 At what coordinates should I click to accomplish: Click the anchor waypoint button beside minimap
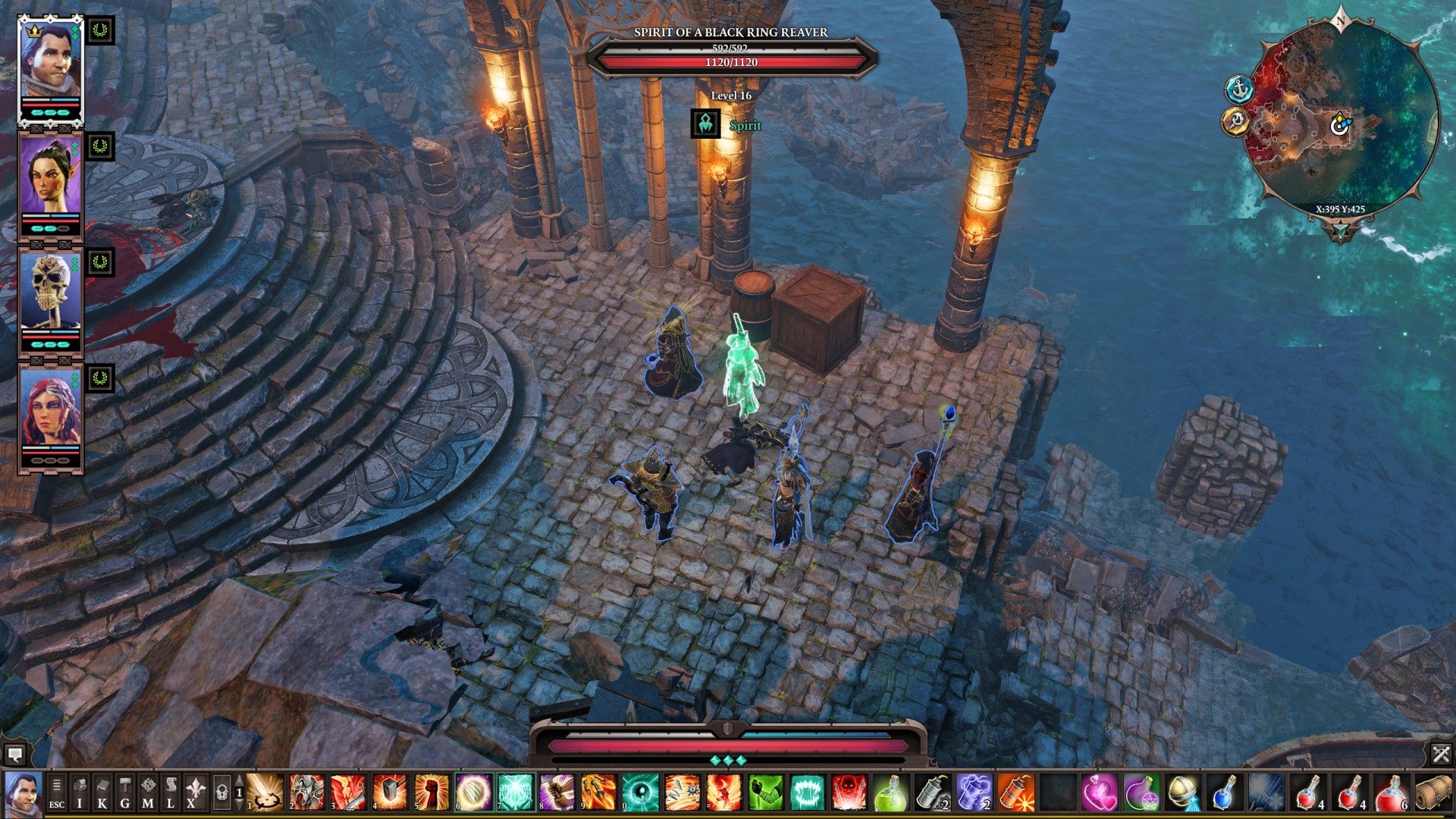tap(1239, 89)
